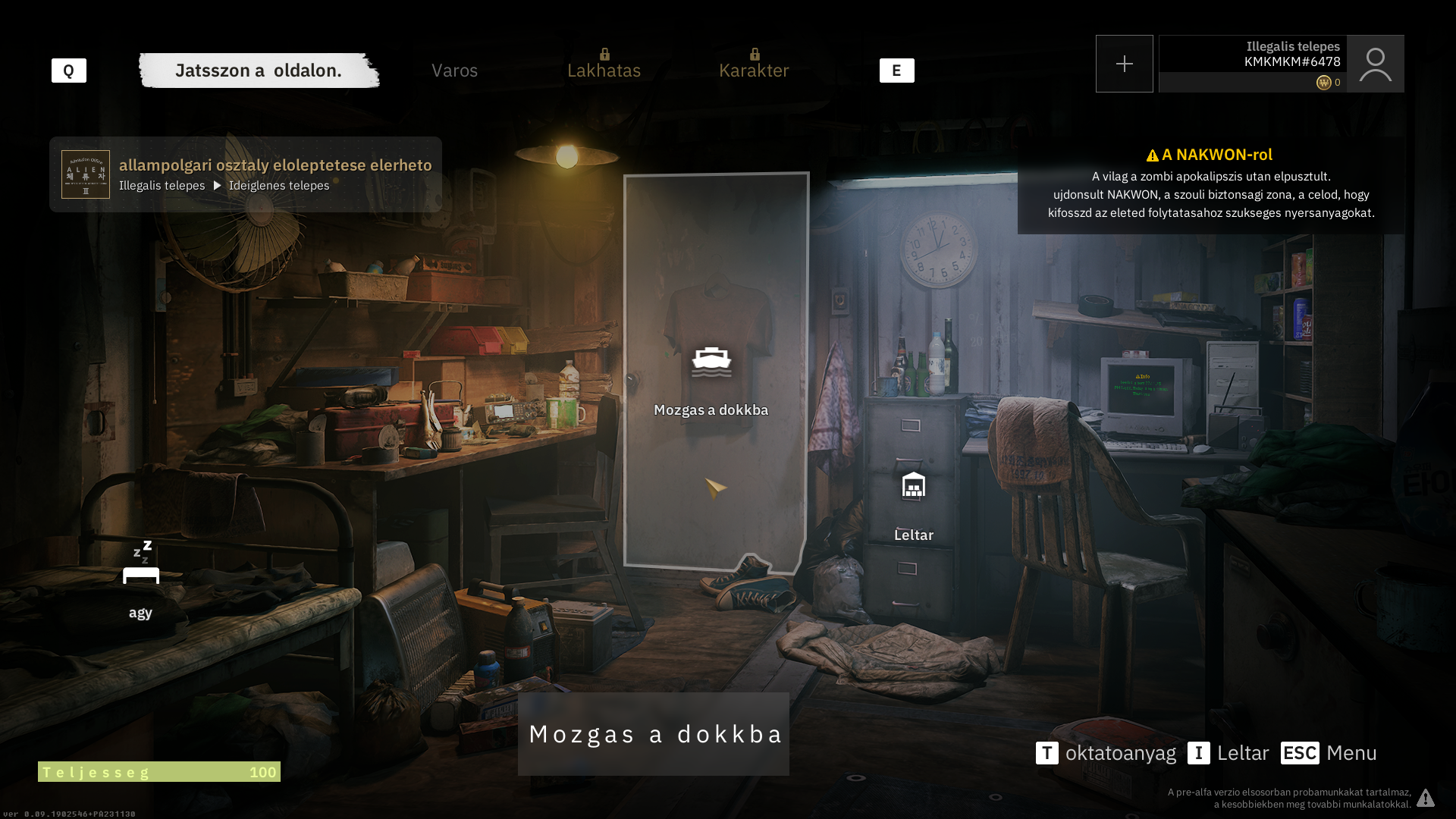Select the Jatsszon a oldalon tab
This screenshot has width=1456, height=819.
[259, 71]
